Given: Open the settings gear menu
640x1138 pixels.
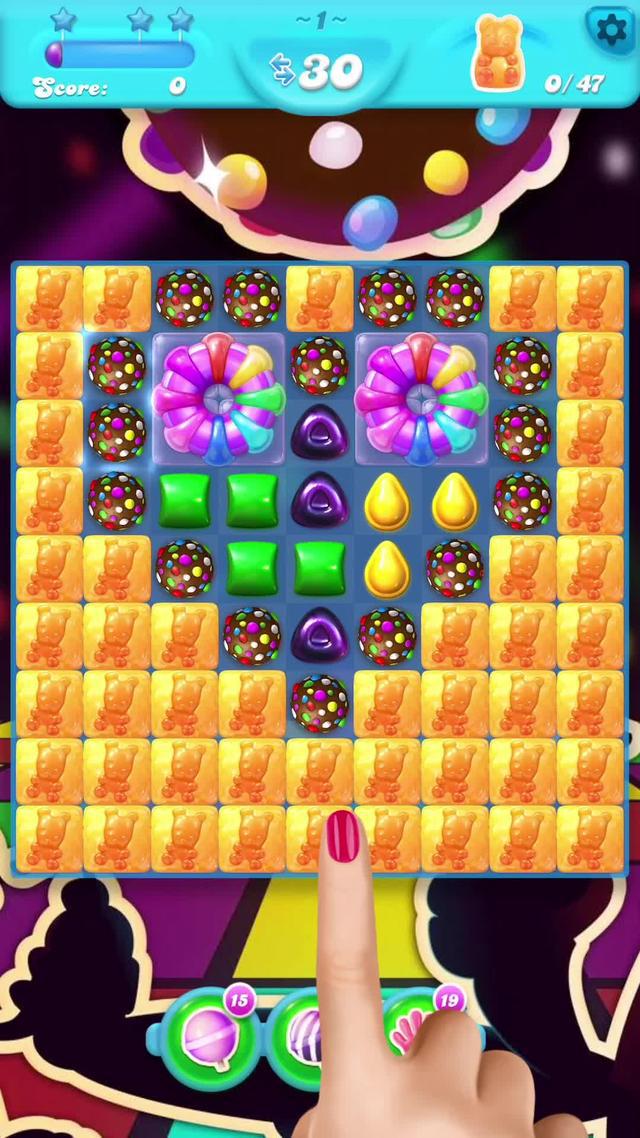Looking at the screenshot, I should pos(610,30).
